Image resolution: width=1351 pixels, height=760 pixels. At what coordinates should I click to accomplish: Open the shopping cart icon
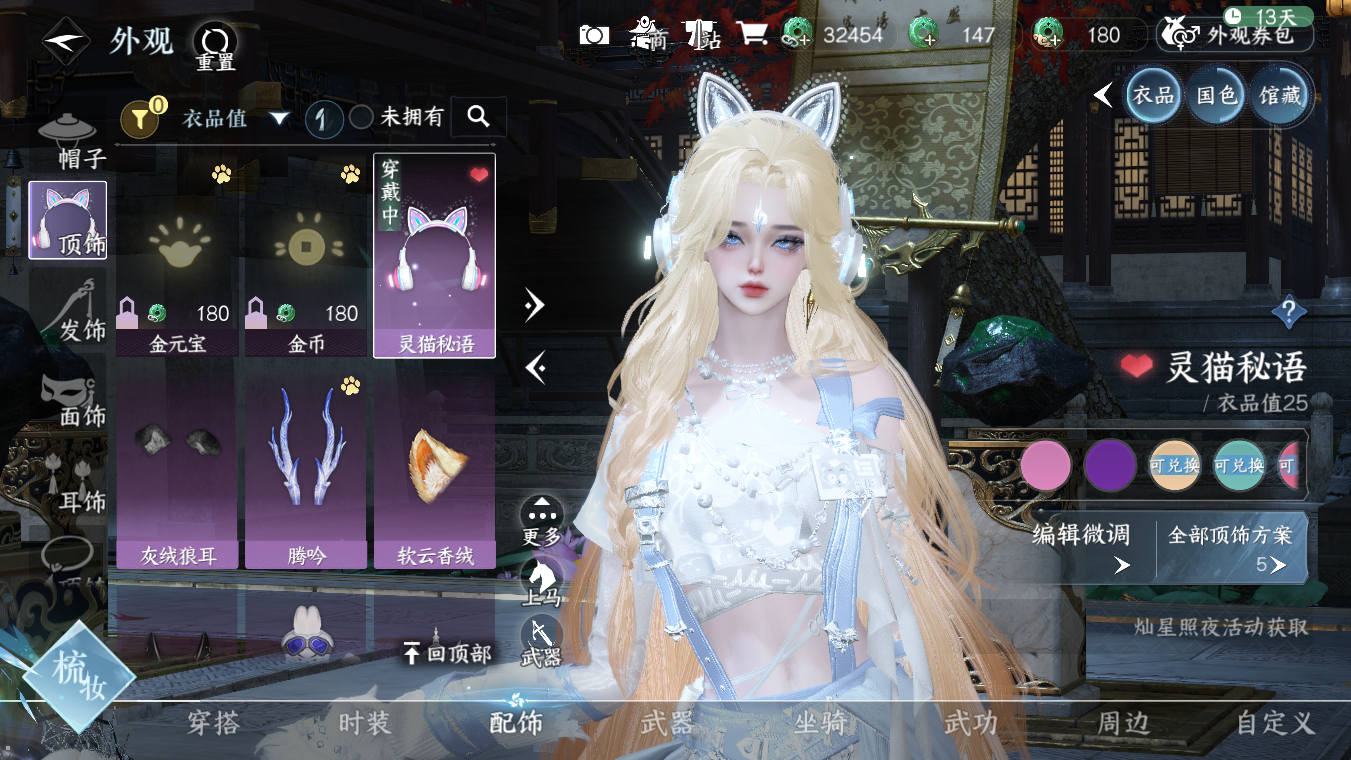(x=753, y=35)
